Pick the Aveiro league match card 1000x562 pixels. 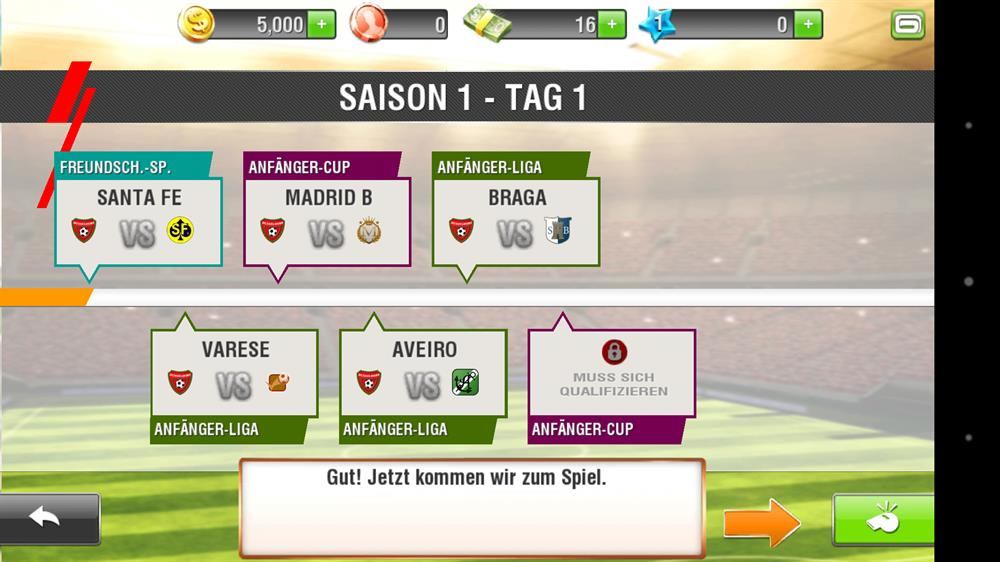[423, 373]
